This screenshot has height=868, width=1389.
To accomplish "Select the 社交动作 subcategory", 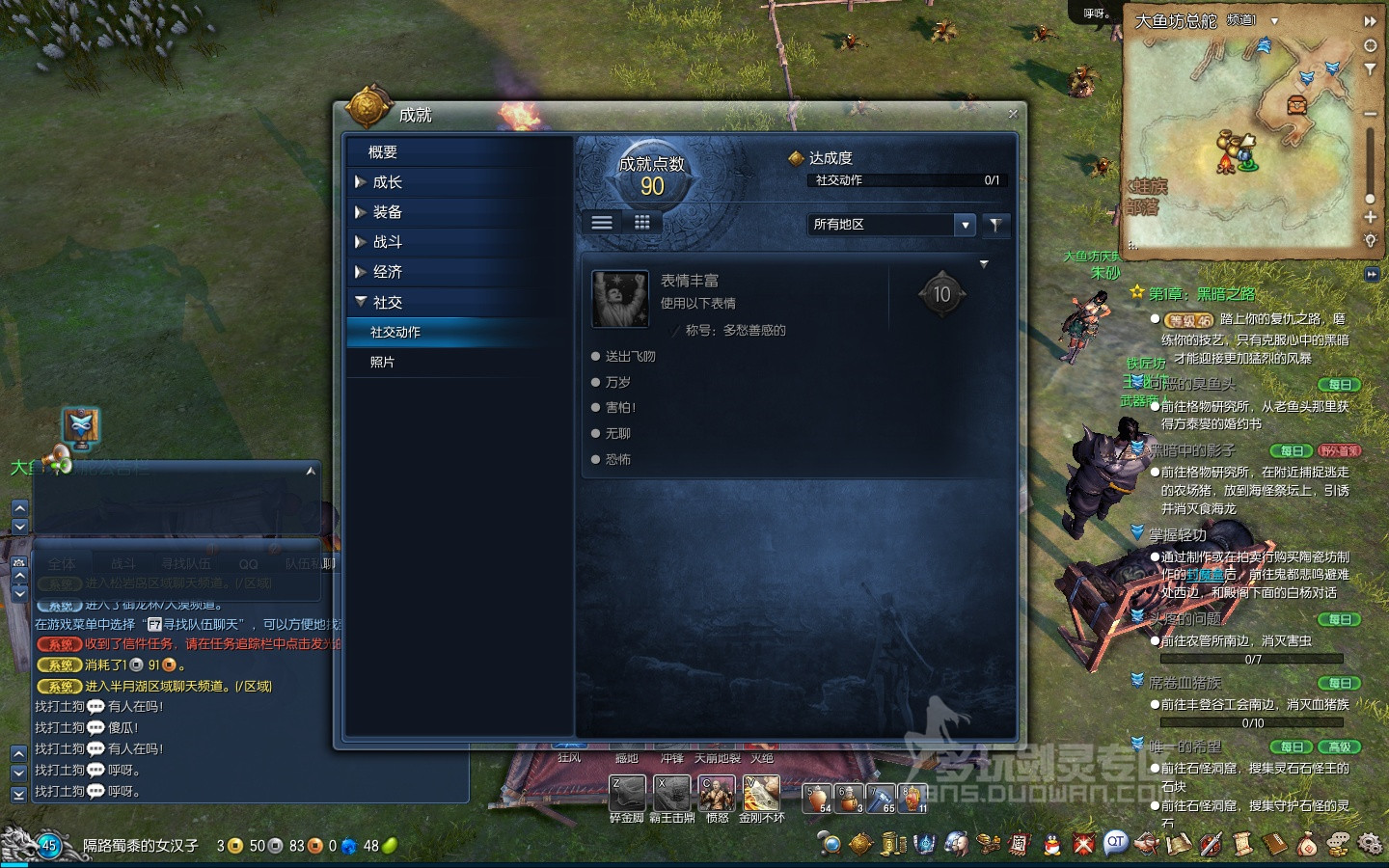I will tap(395, 332).
